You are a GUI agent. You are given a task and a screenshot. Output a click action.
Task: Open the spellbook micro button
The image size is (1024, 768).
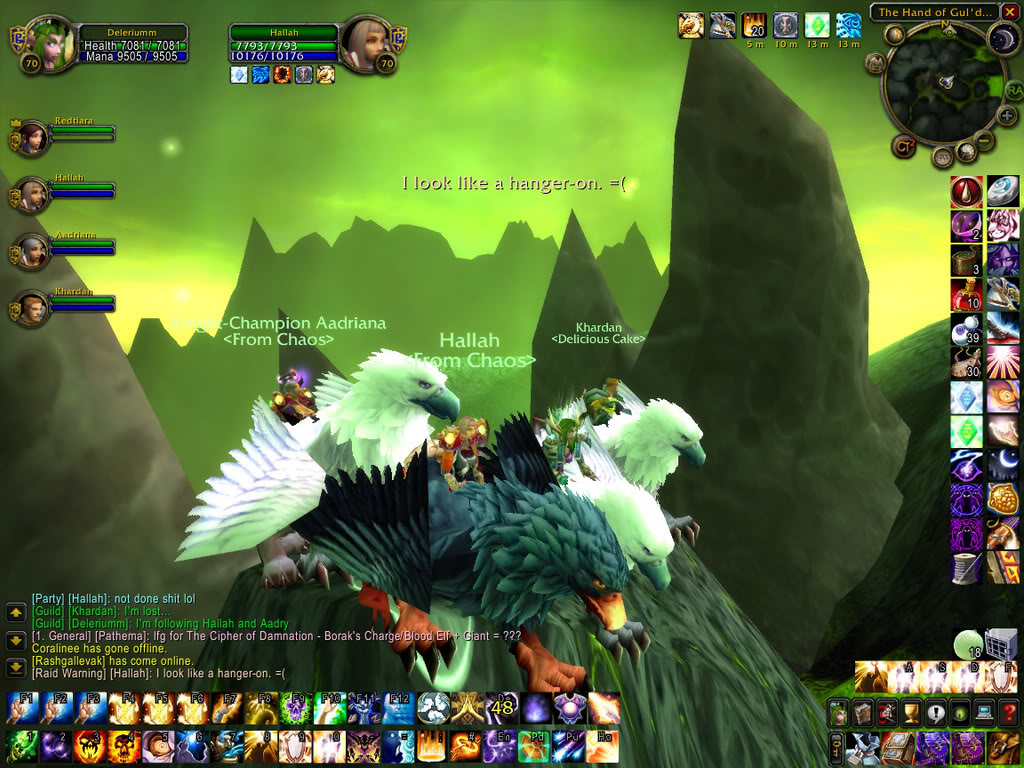coord(863,713)
